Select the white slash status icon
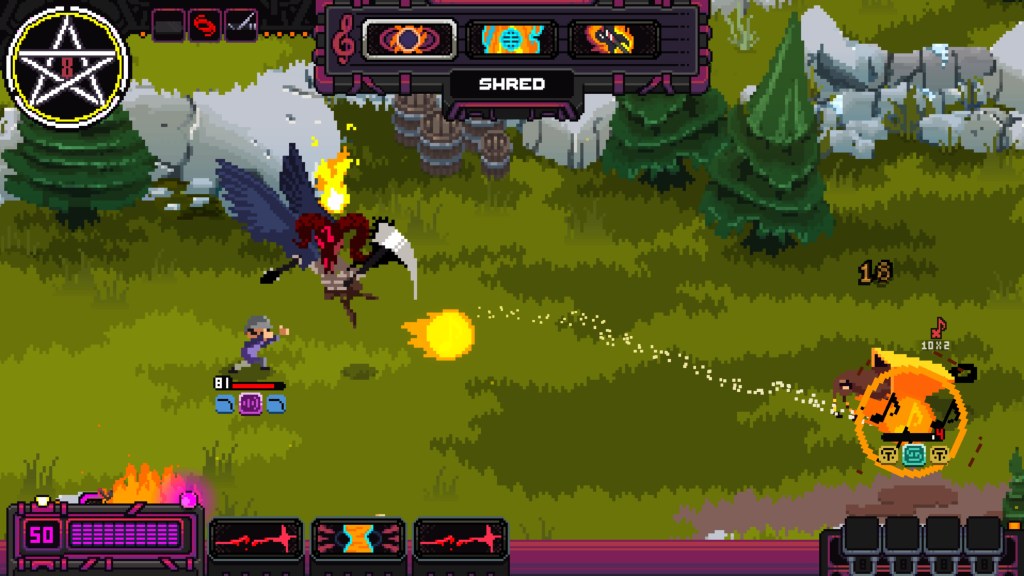The image size is (1024, 576). (x=241, y=23)
